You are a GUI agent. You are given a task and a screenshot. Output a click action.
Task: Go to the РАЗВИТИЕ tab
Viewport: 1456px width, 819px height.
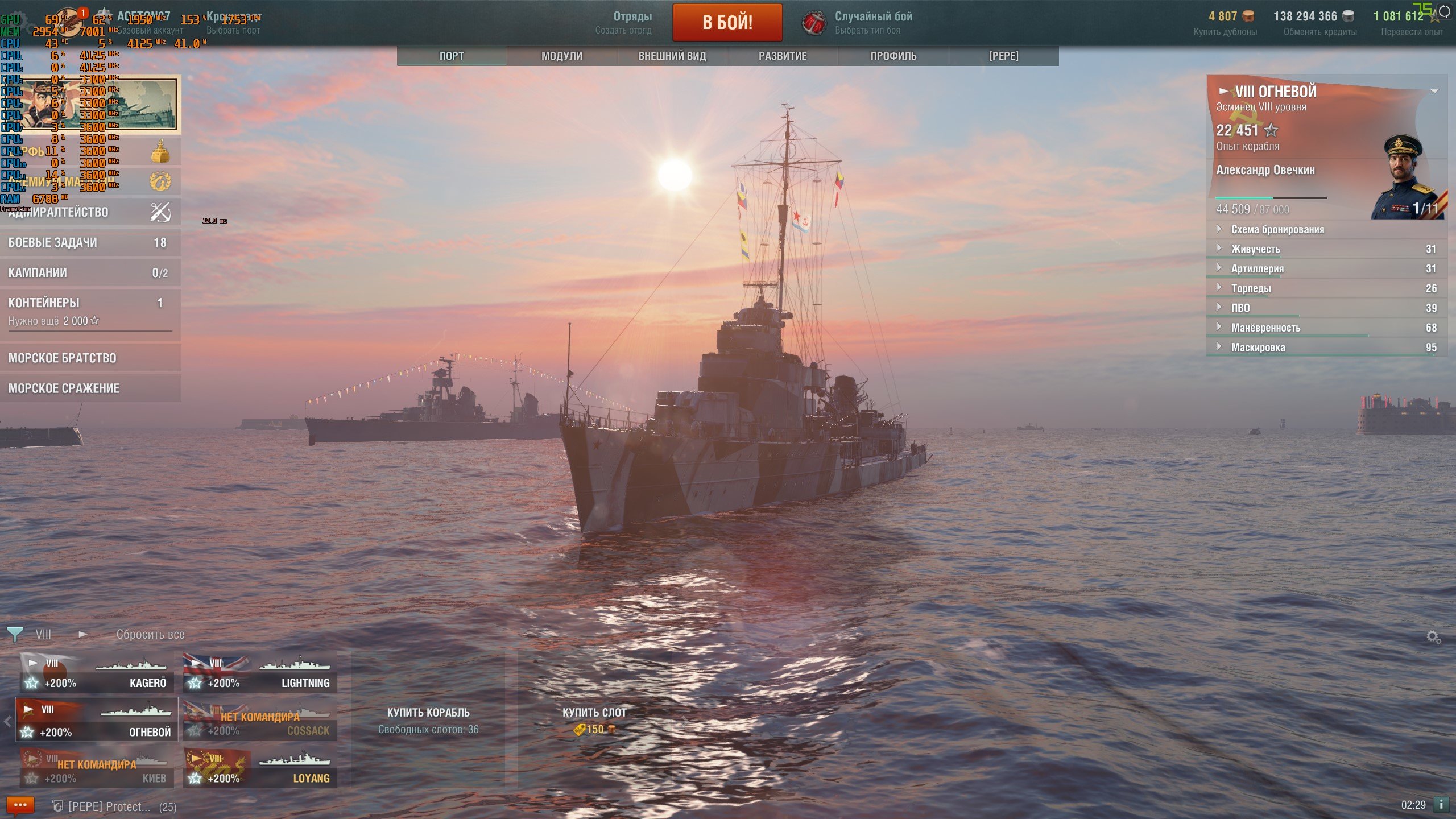(x=782, y=56)
